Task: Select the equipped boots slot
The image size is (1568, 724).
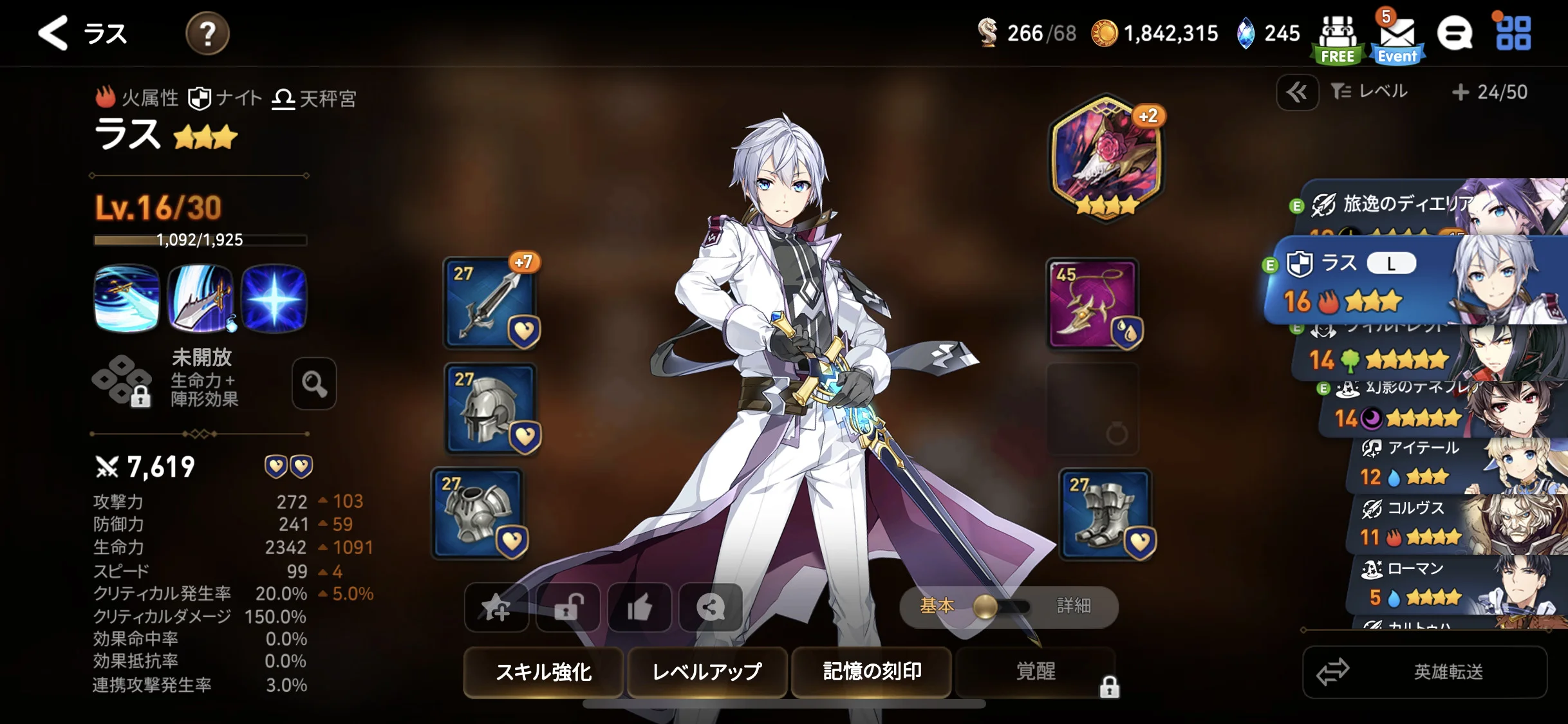Action: [x=1105, y=513]
